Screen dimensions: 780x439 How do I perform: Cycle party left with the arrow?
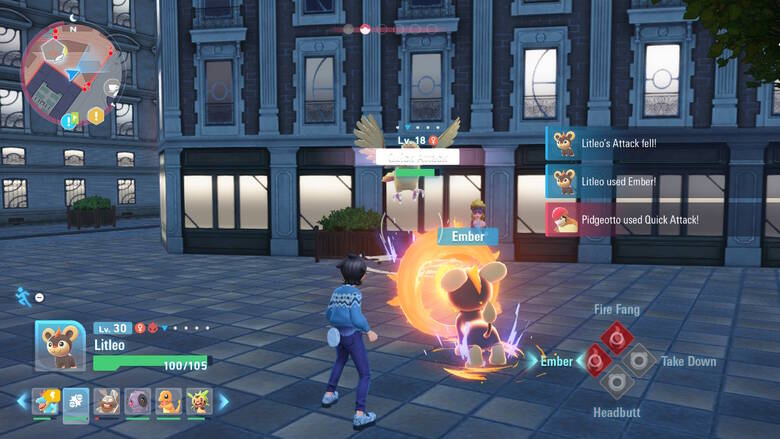tap(22, 402)
